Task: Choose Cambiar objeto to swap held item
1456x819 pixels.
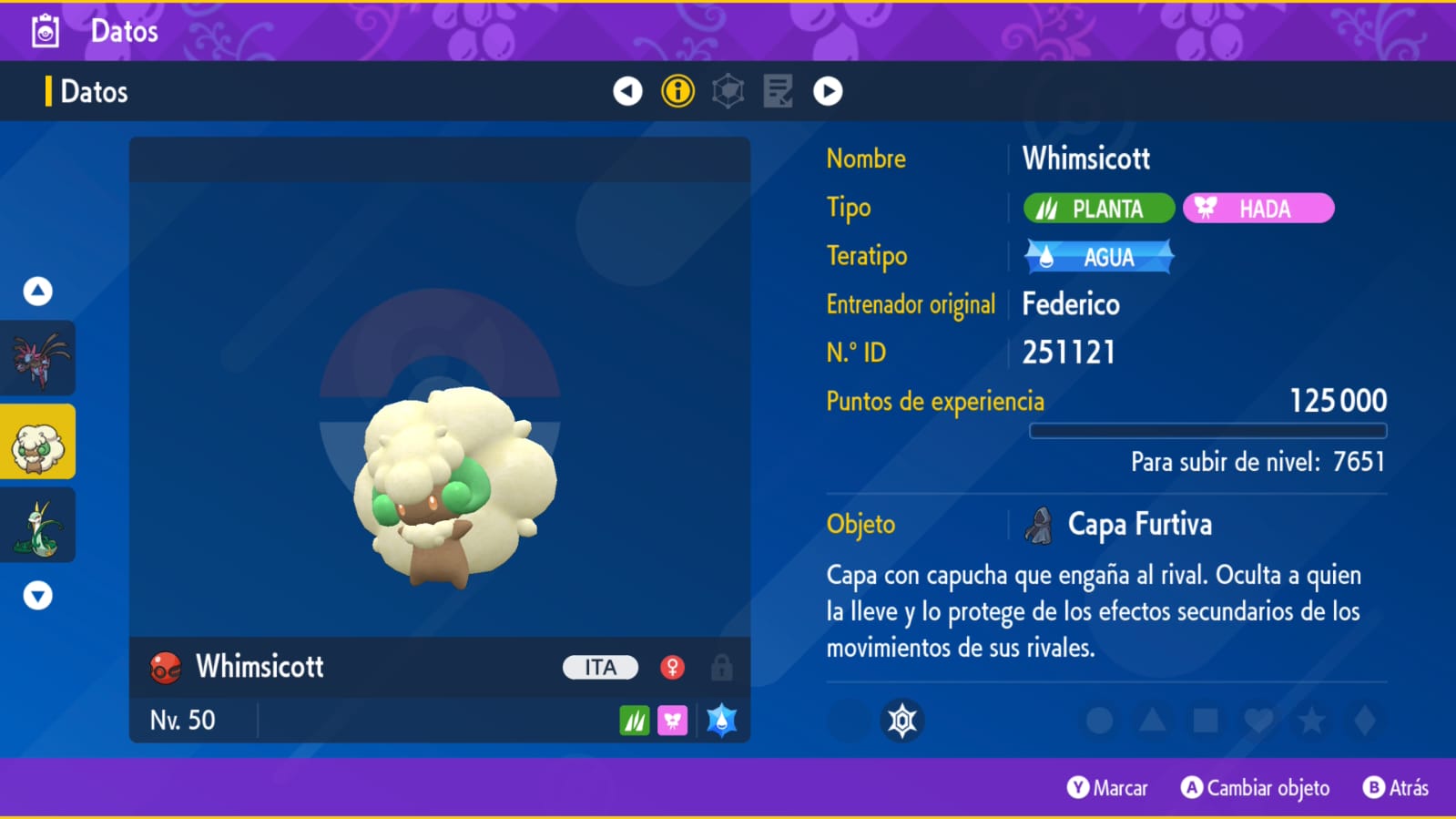Action: (x=1255, y=788)
